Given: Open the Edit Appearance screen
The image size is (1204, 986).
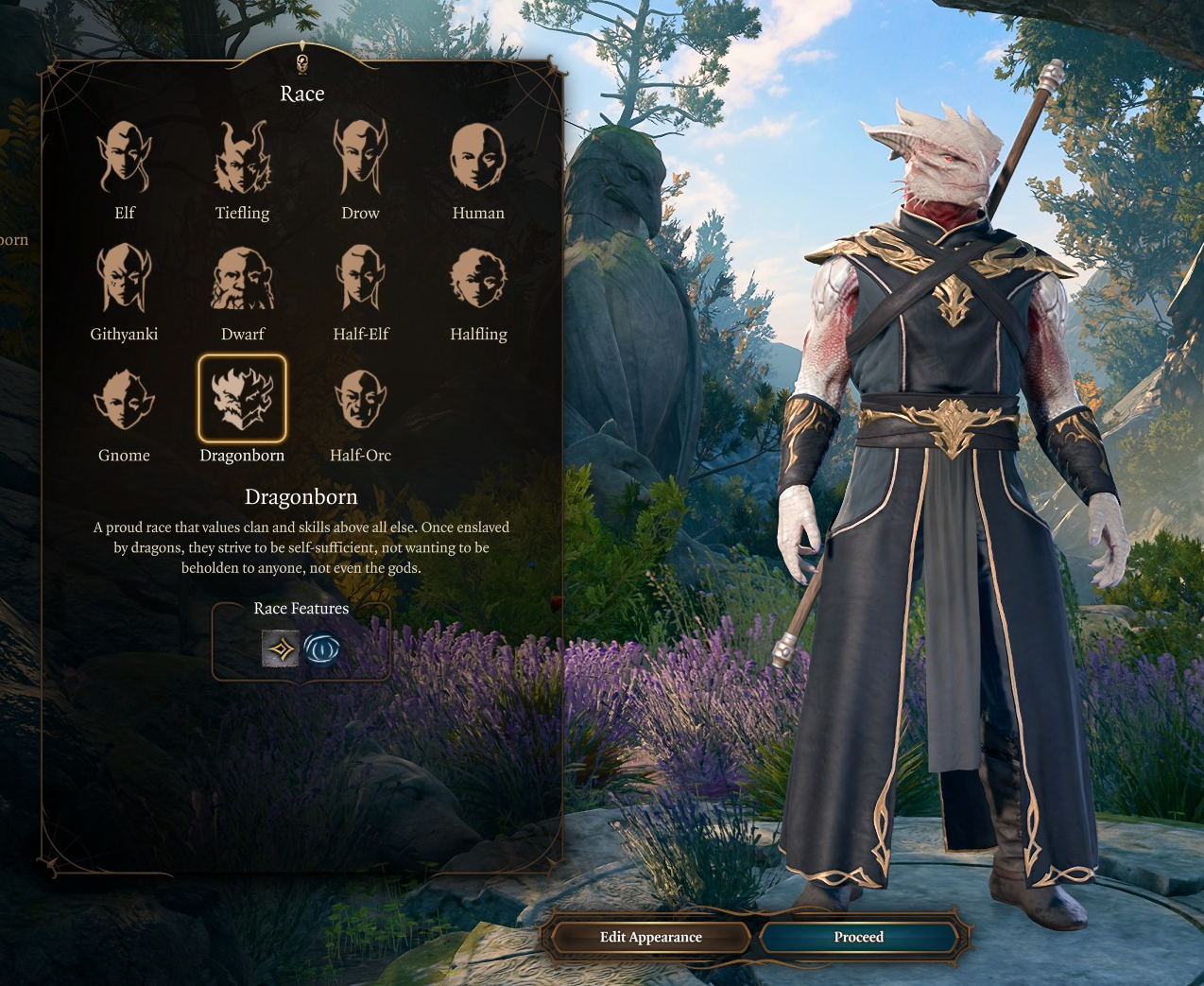Looking at the screenshot, I should 650,937.
